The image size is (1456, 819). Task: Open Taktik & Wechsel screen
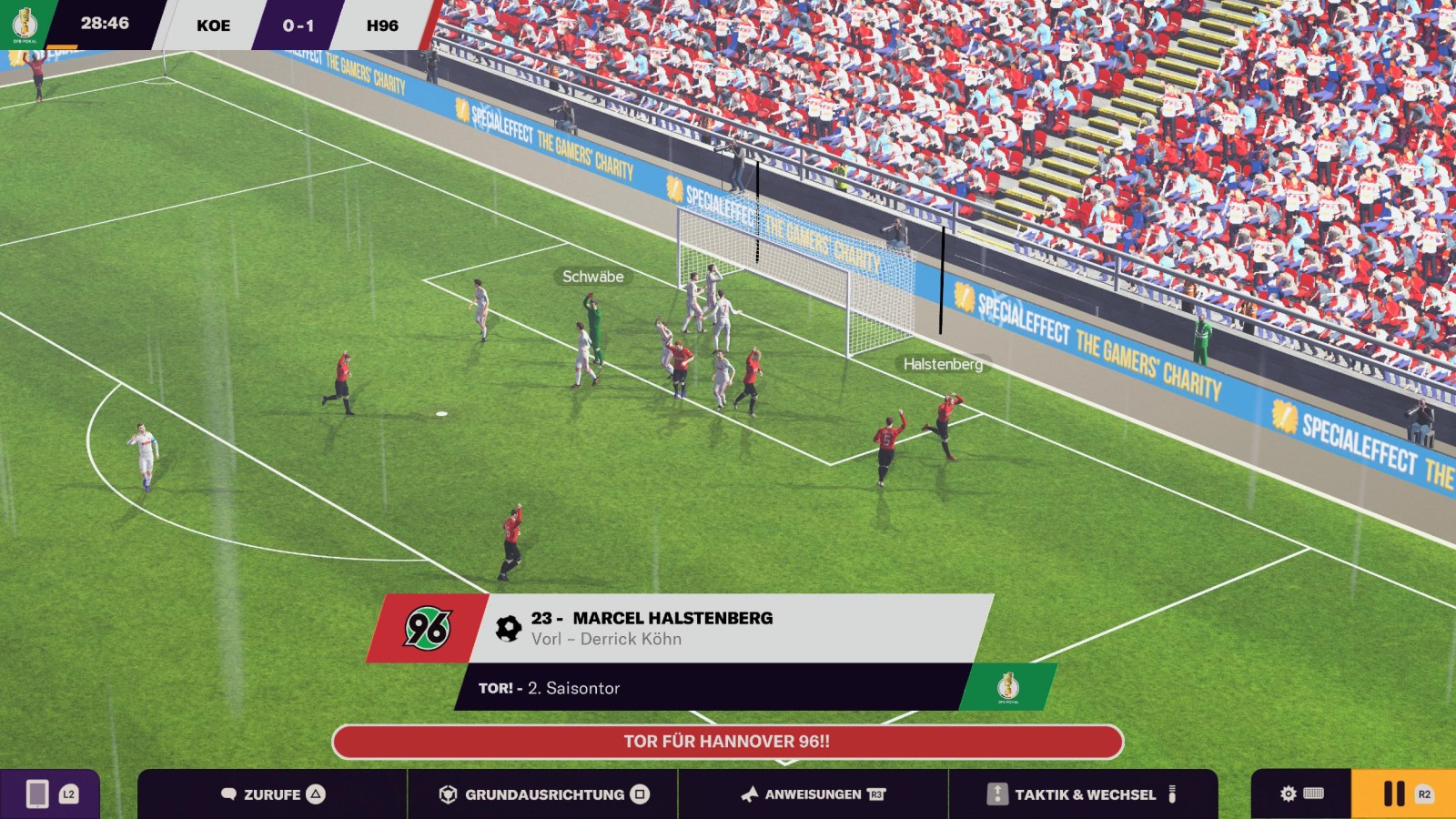[1083, 794]
